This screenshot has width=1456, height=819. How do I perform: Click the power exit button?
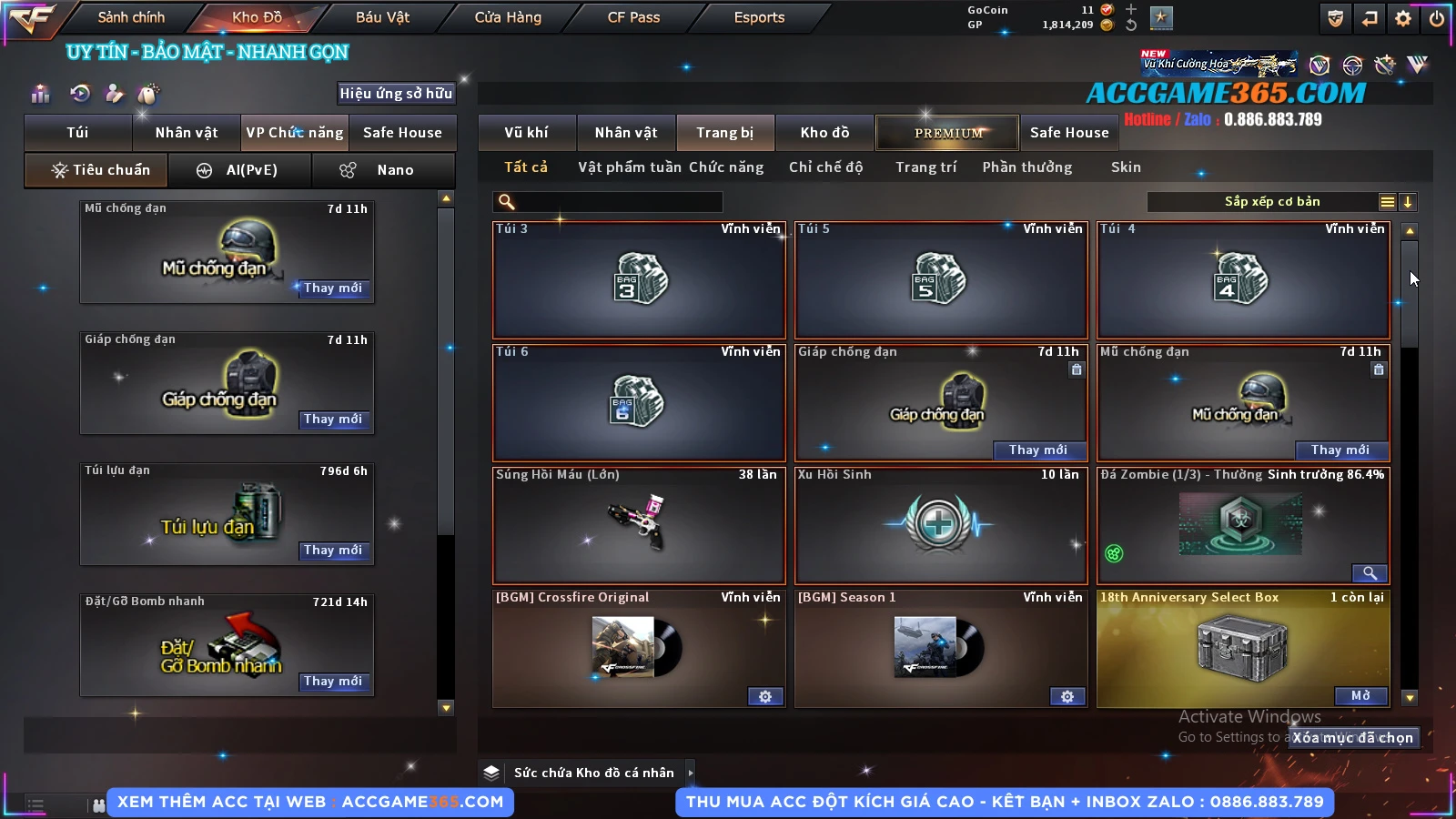click(x=1437, y=18)
